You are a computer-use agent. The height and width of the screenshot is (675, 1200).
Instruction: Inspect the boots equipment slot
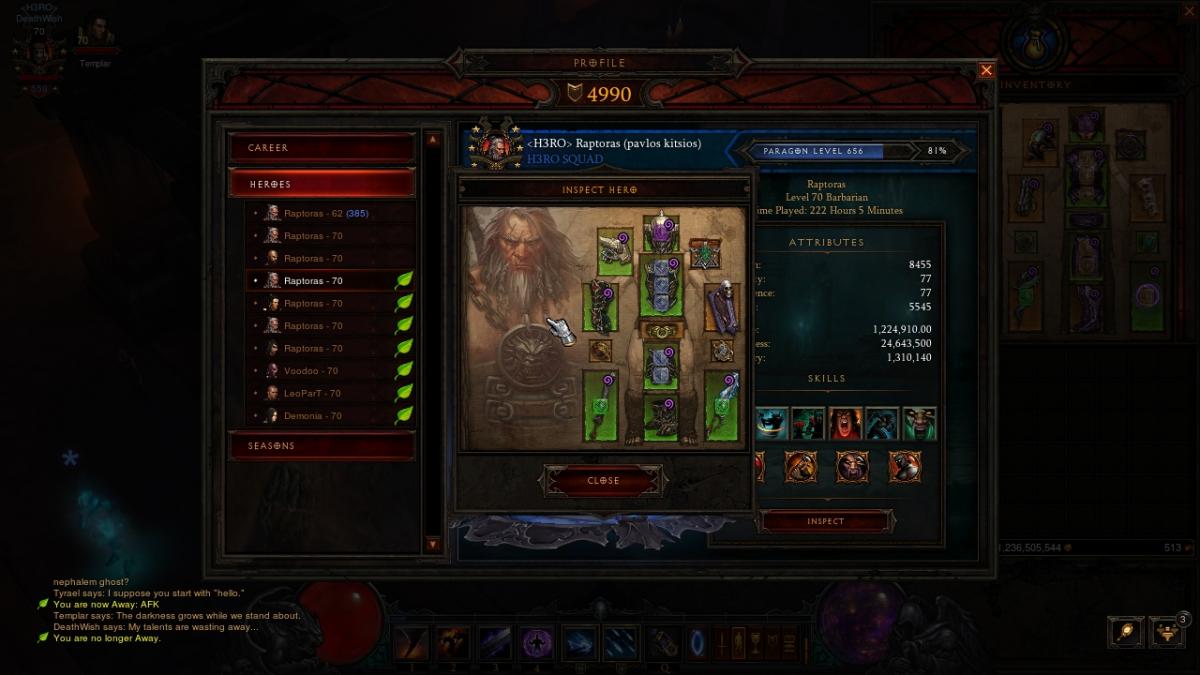pyautogui.click(x=660, y=418)
